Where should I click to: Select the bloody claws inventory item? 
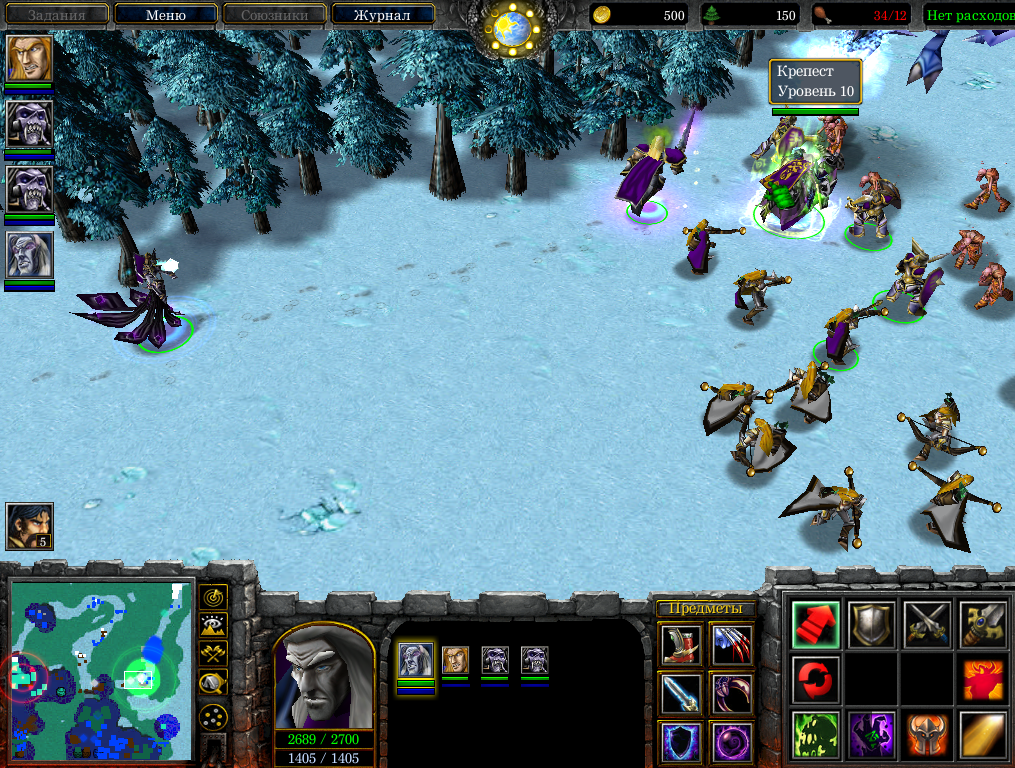(732, 646)
